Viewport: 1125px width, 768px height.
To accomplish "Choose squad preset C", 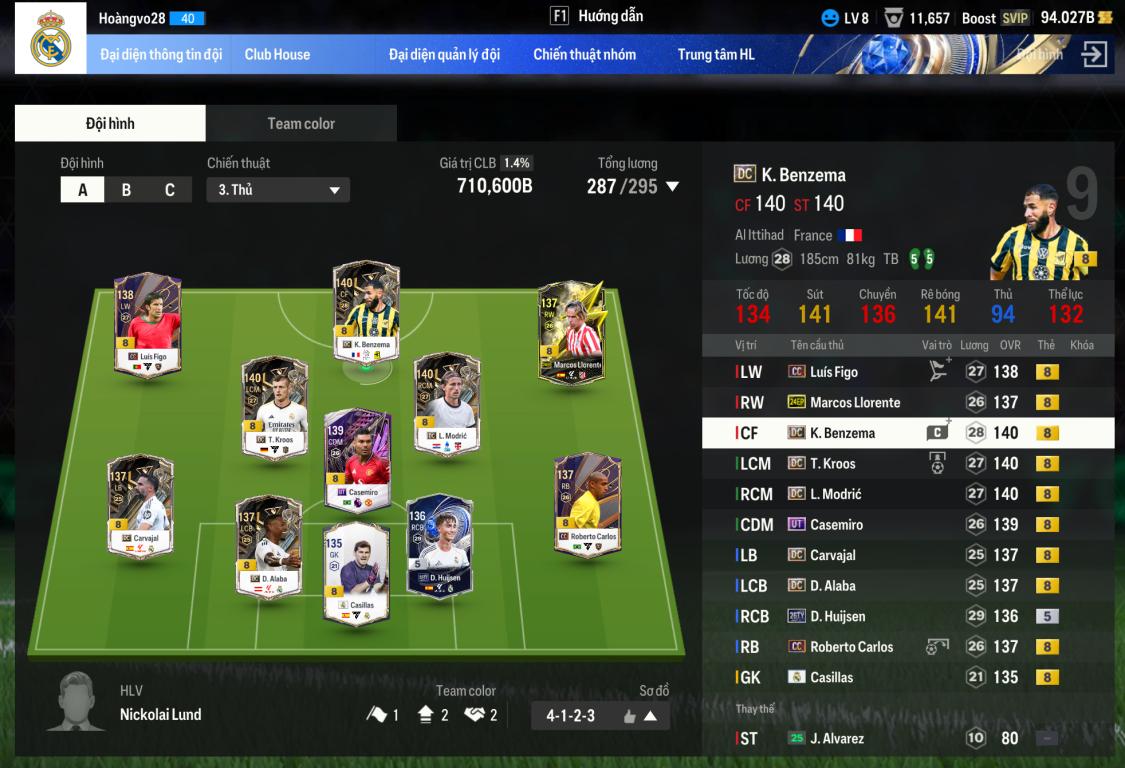I will pyautogui.click(x=169, y=190).
